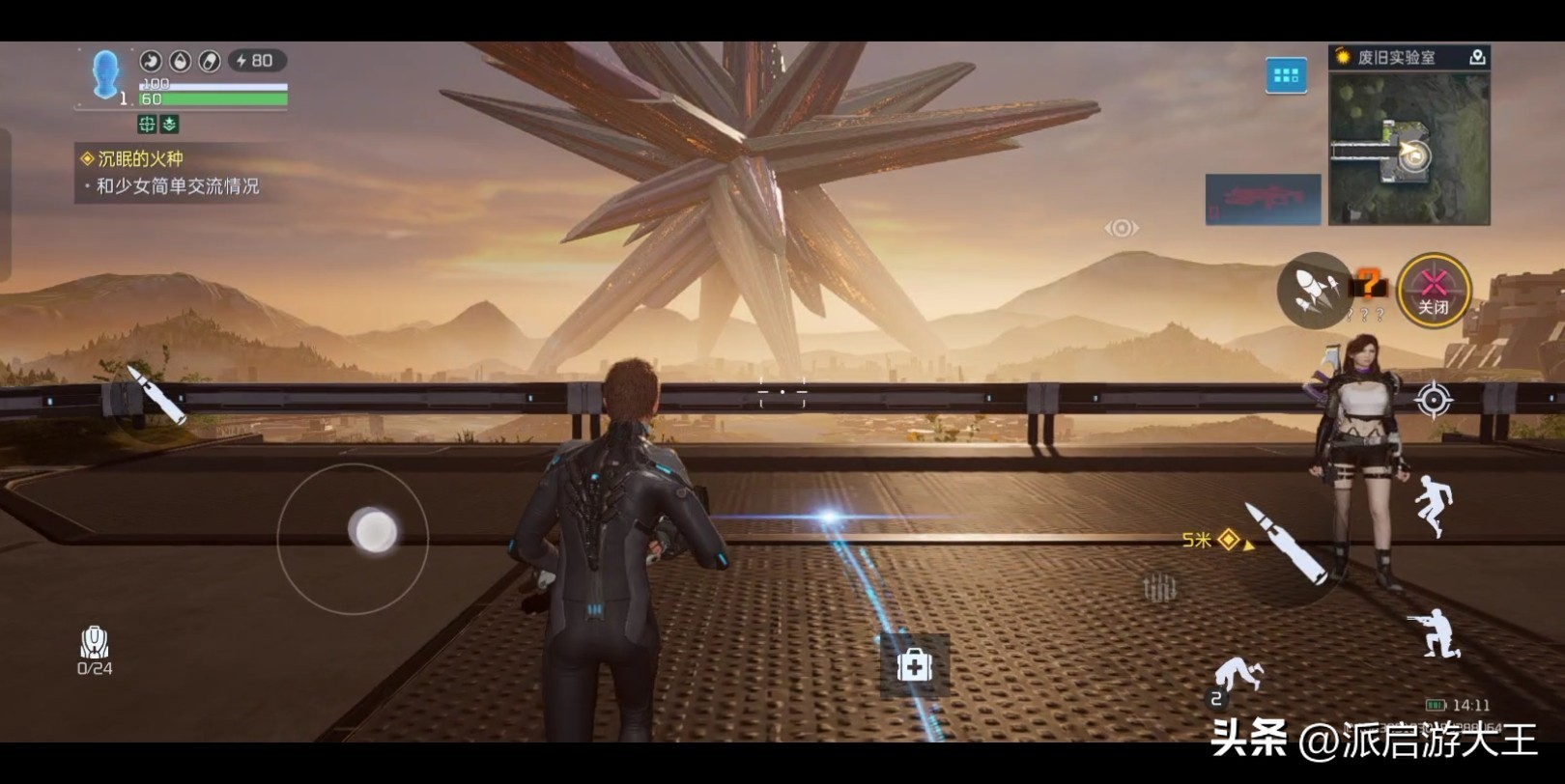
Task: Tap the map location pin icon
Action: tap(1477, 58)
